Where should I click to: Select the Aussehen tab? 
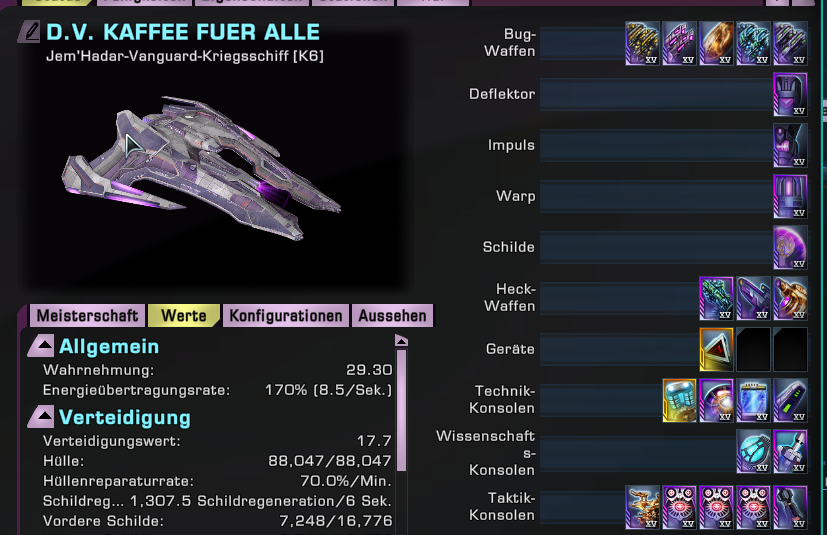click(393, 316)
